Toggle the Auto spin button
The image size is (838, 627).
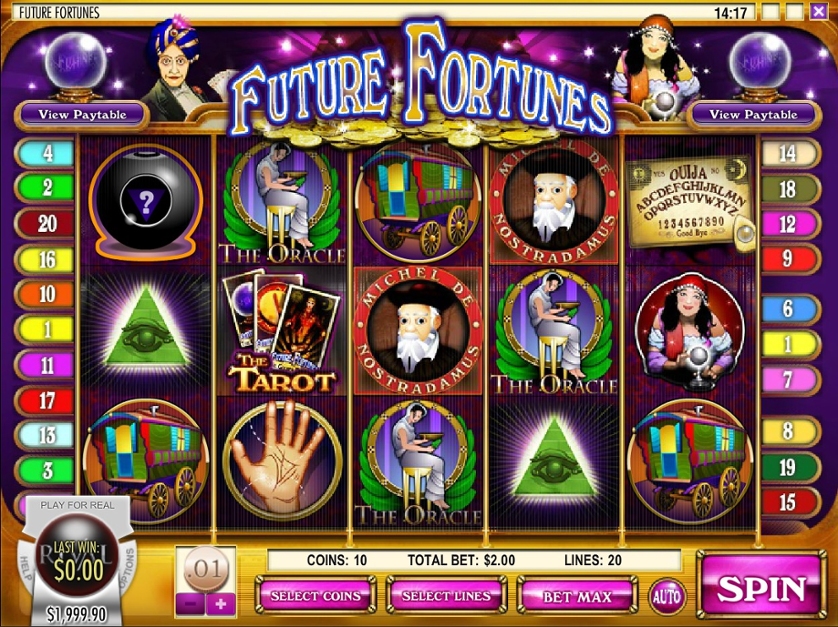[667, 596]
